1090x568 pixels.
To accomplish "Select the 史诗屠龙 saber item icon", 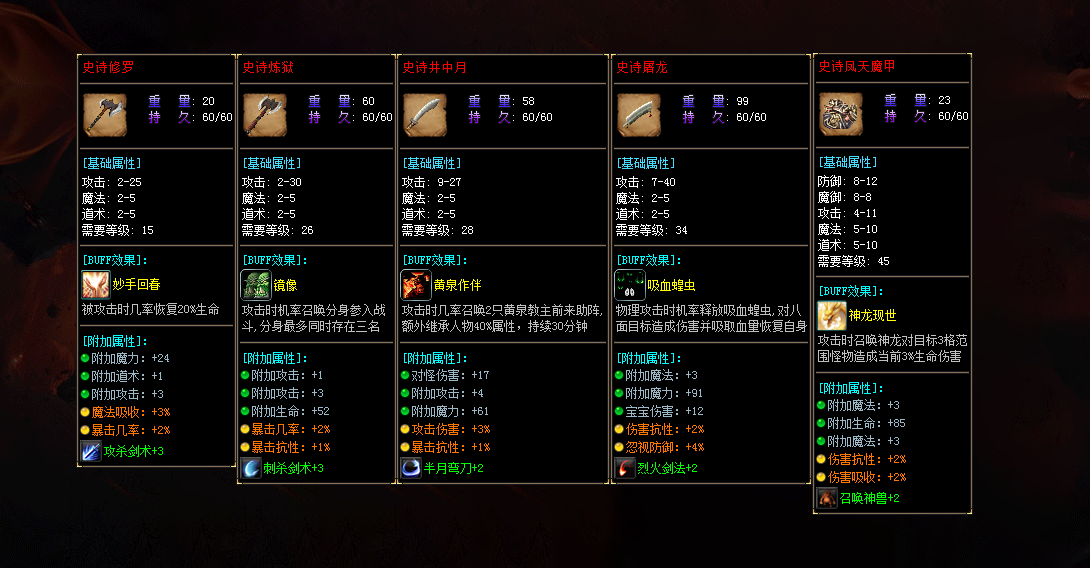I will [638, 112].
